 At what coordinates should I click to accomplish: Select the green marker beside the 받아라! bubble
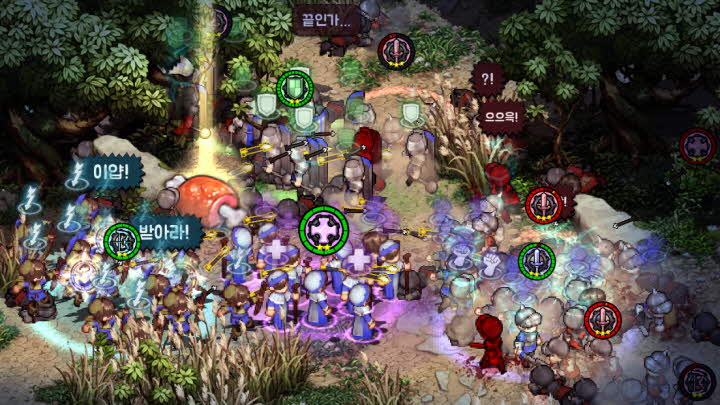click(x=122, y=241)
